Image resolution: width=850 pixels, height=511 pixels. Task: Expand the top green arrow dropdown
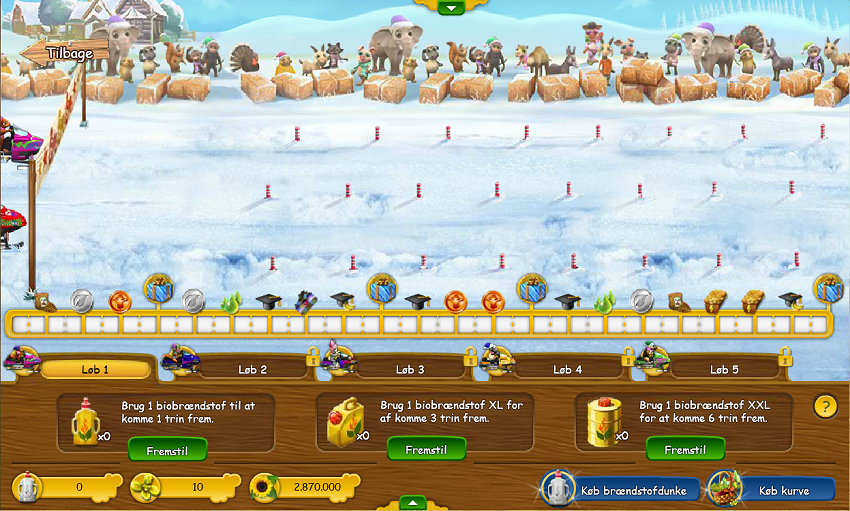tap(450, 7)
